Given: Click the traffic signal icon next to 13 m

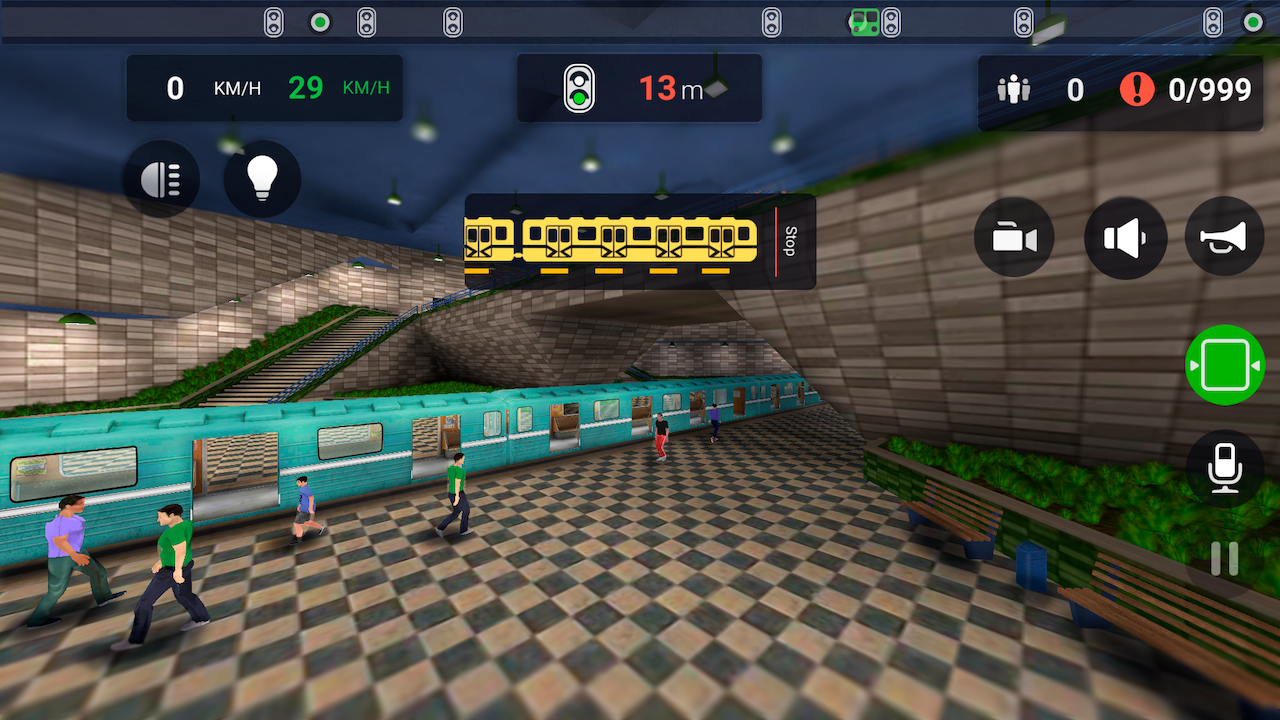Looking at the screenshot, I should (x=580, y=89).
